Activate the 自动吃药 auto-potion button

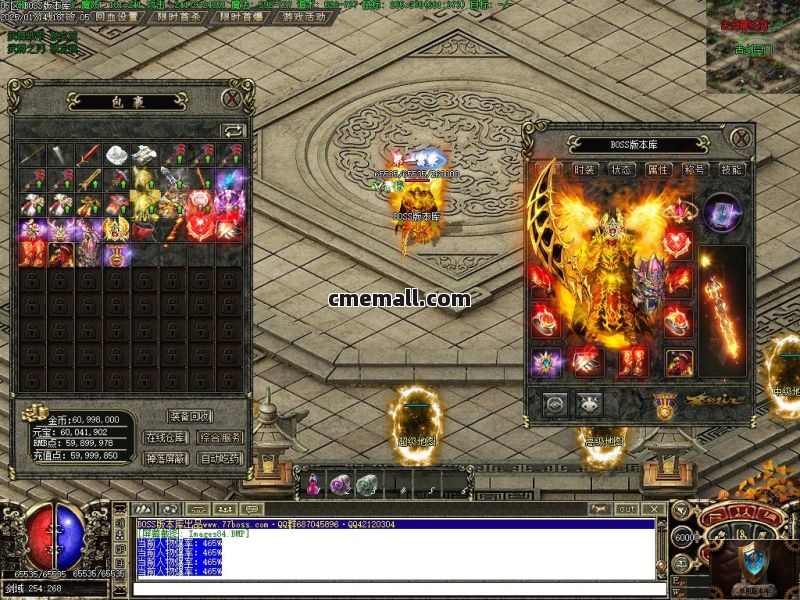click(x=220, y=458)
